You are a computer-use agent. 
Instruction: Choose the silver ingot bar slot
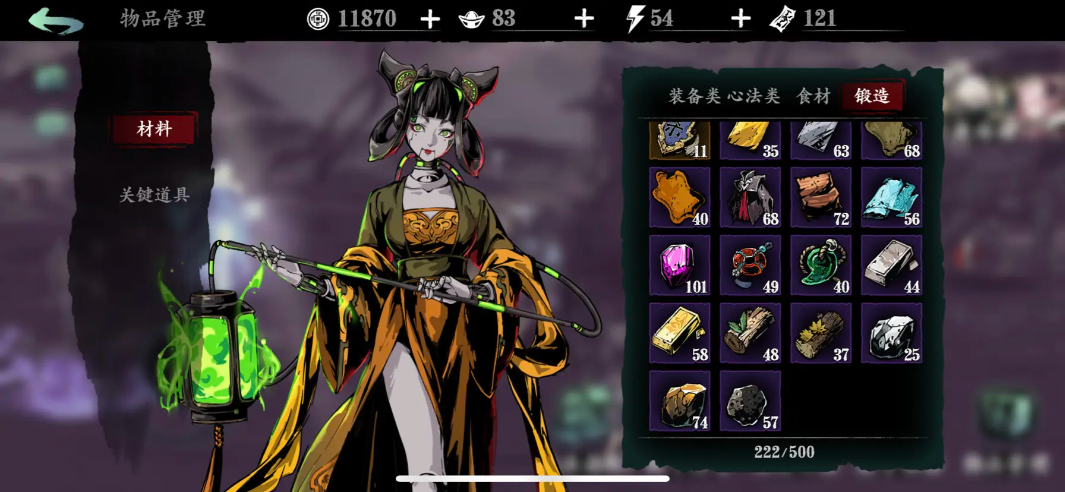click(891, 265)
